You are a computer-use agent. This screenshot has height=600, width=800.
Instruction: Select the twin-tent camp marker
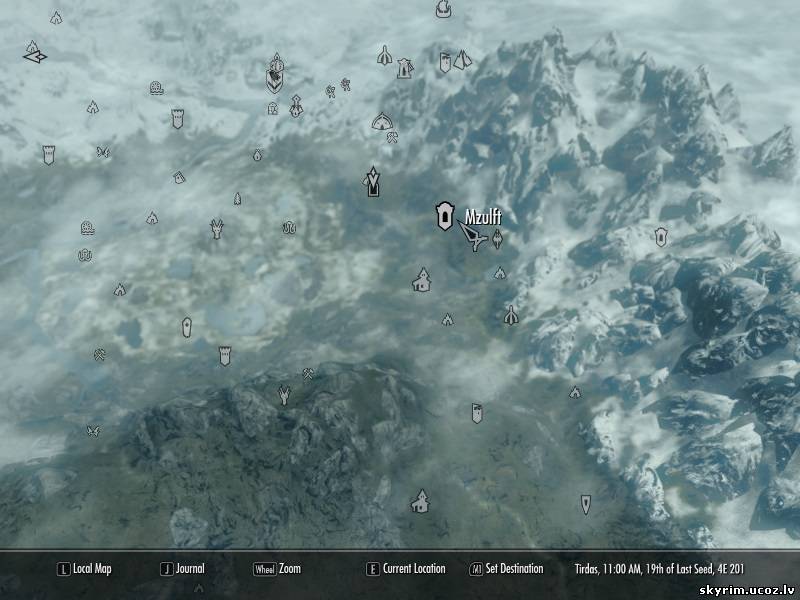462,61
